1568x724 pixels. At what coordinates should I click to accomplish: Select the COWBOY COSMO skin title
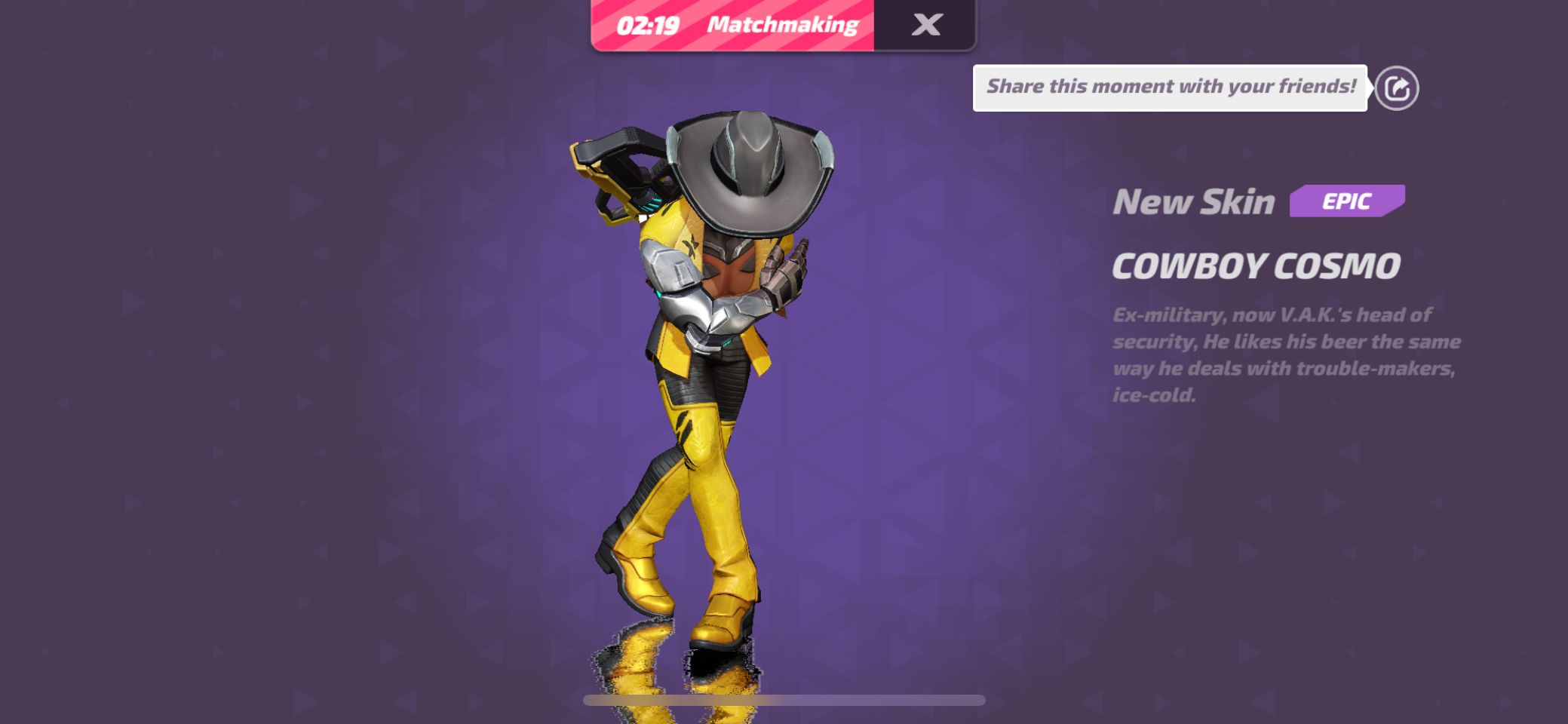pos(1256,266)
